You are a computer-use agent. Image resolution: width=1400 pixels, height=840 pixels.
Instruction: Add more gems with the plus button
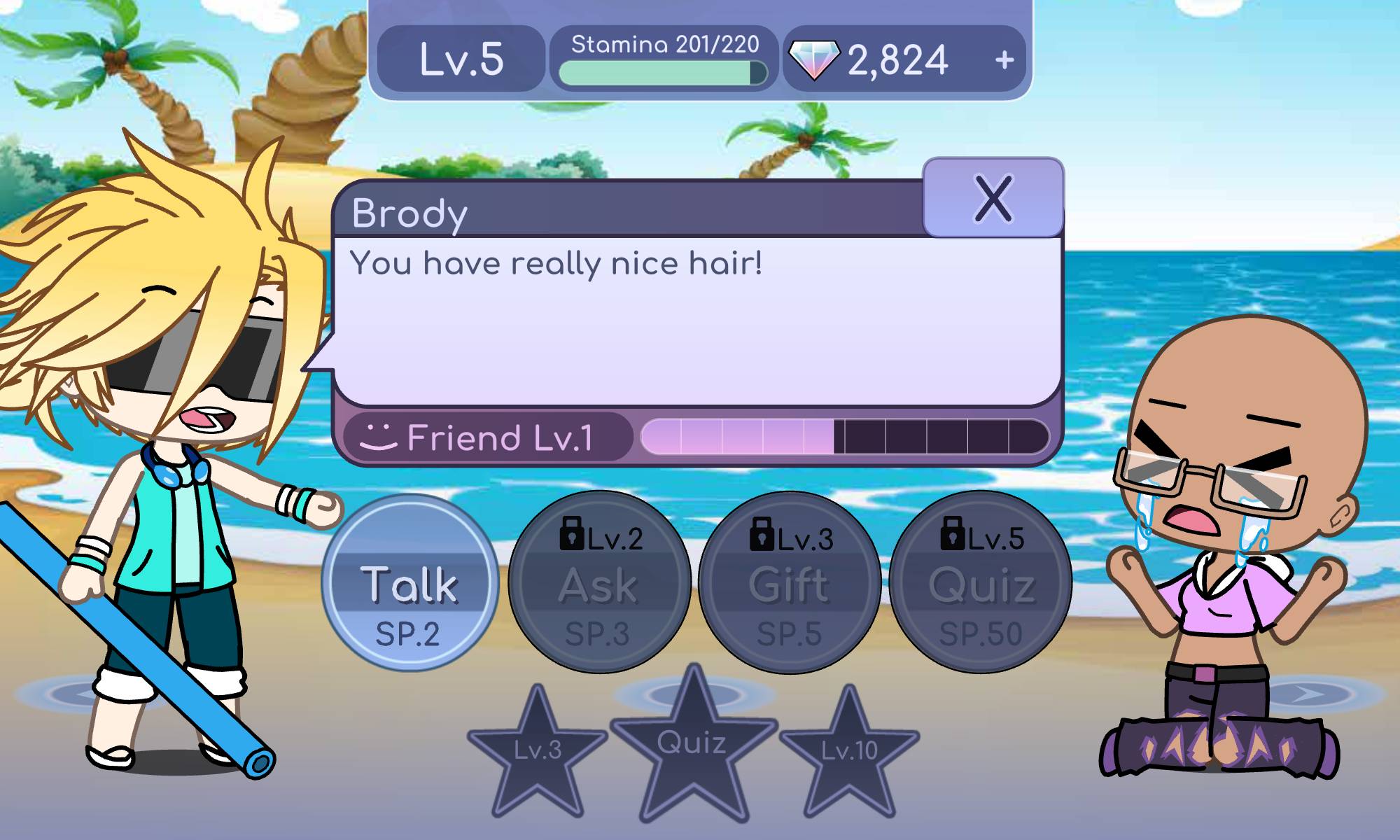click(1004, 60)
